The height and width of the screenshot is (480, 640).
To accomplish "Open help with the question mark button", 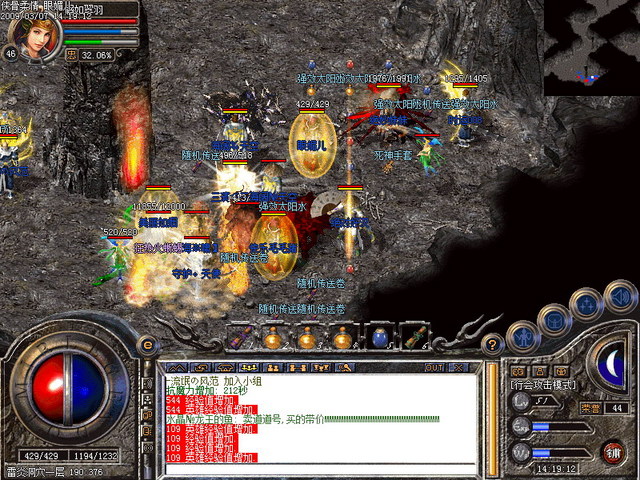I will coord(491,343).
